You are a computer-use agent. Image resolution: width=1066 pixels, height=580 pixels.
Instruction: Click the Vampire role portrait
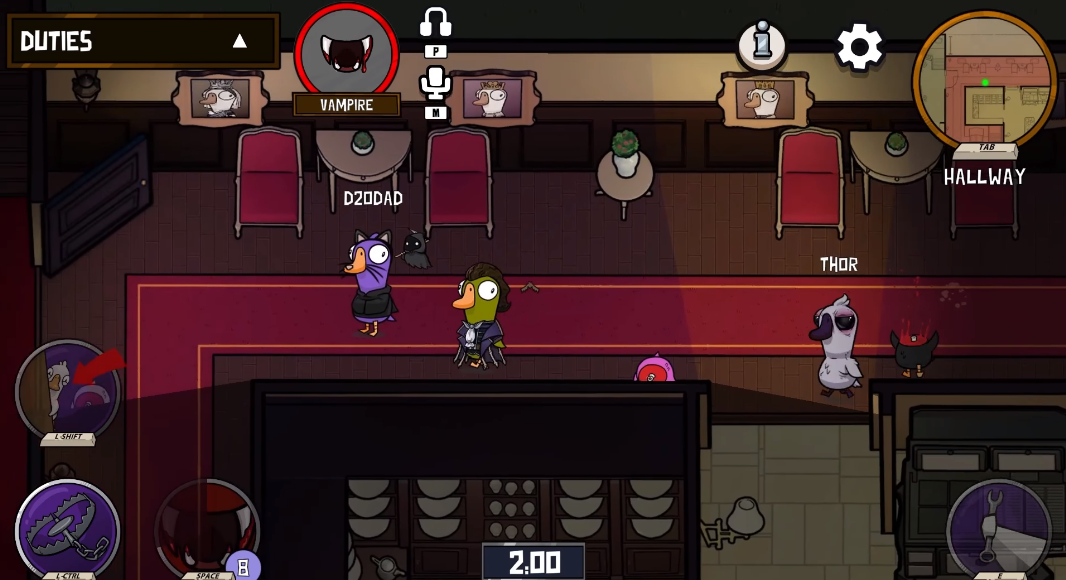[x=347, y=52]
